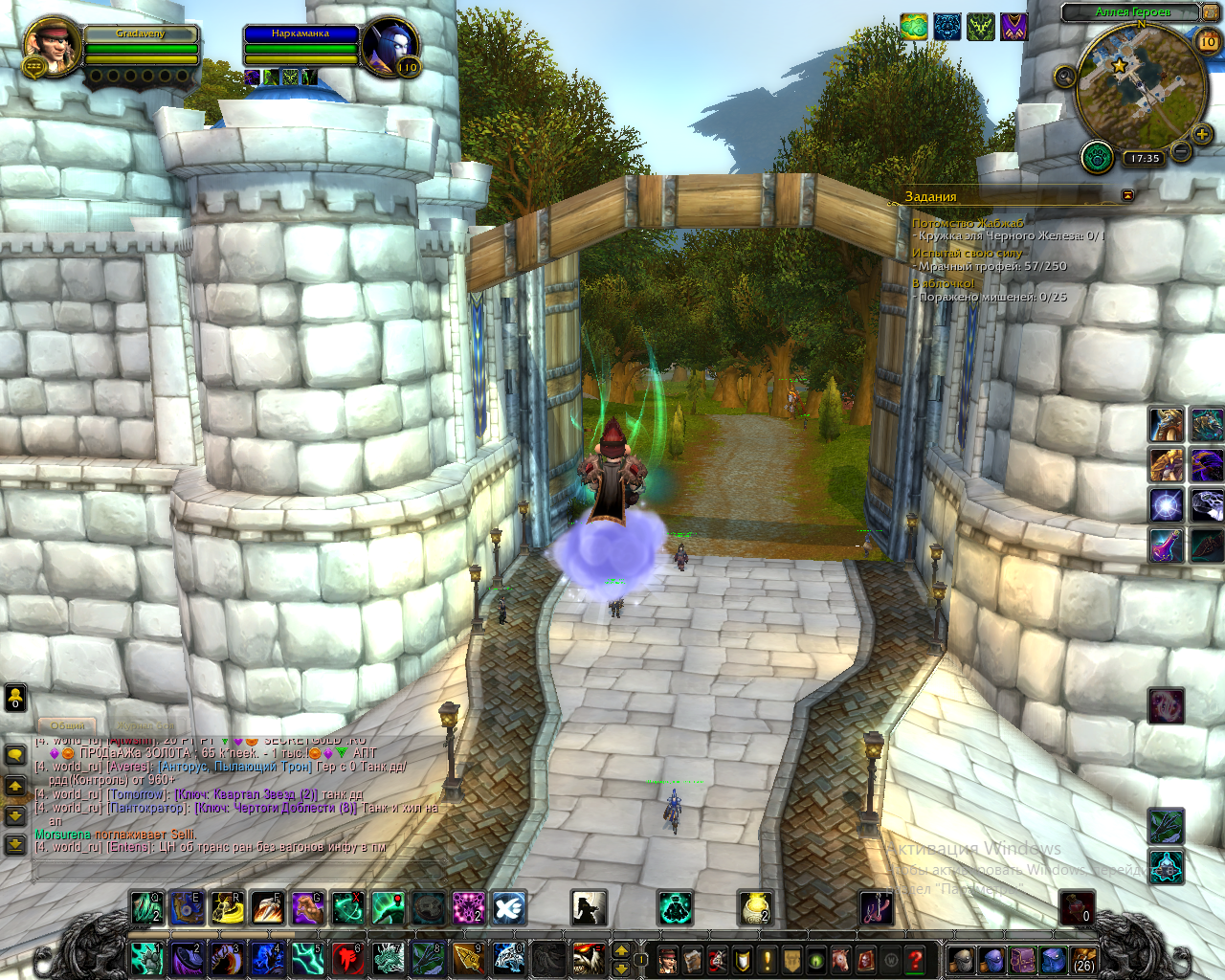
Task: Zoom out the minimap with the minus button
Action: [x=1181, y=151]
